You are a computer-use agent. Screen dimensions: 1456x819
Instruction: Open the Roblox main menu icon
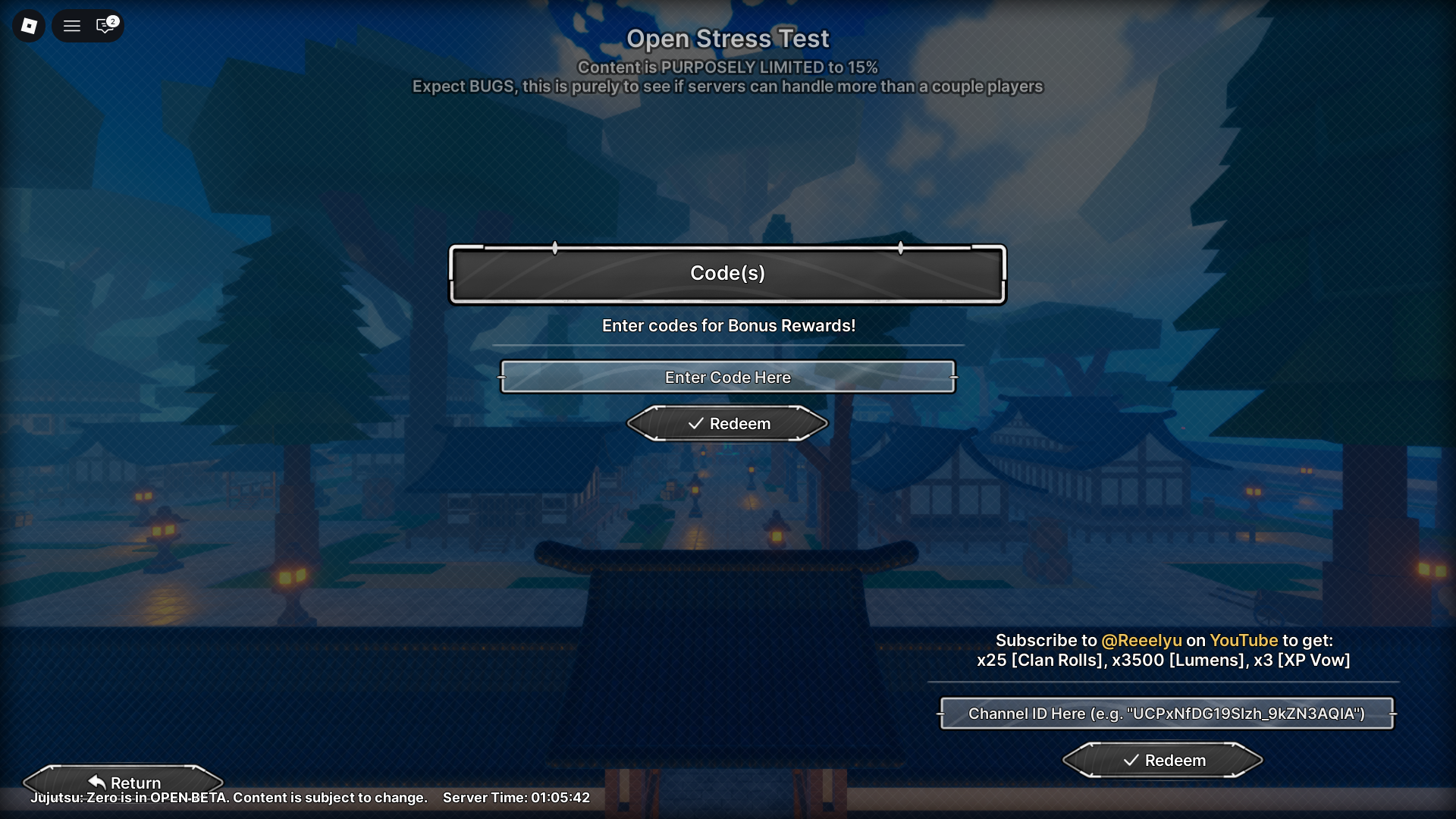tap(28, 26)
